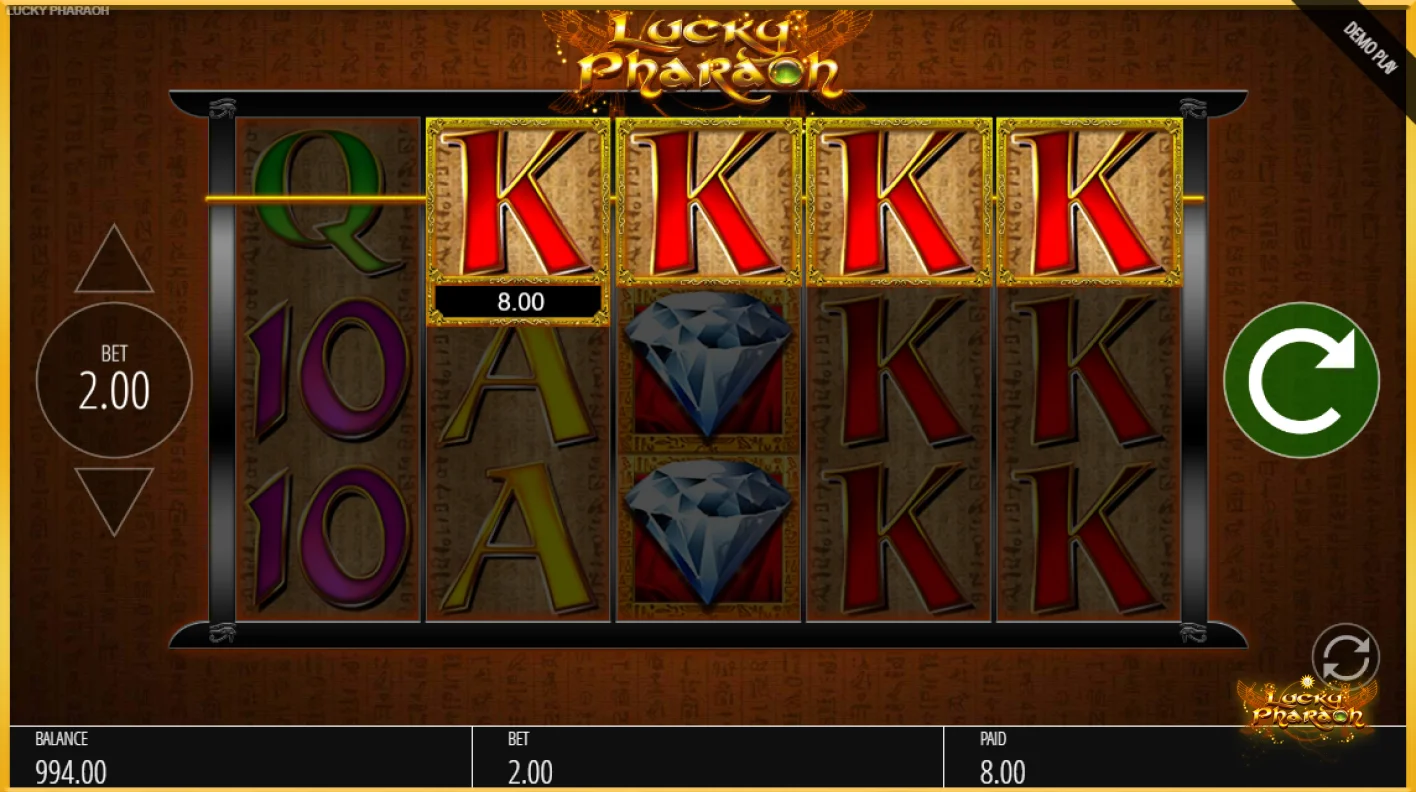Click the LUCKY PHARAOH title bar text

pyautogui.click(x=55, y=8)
